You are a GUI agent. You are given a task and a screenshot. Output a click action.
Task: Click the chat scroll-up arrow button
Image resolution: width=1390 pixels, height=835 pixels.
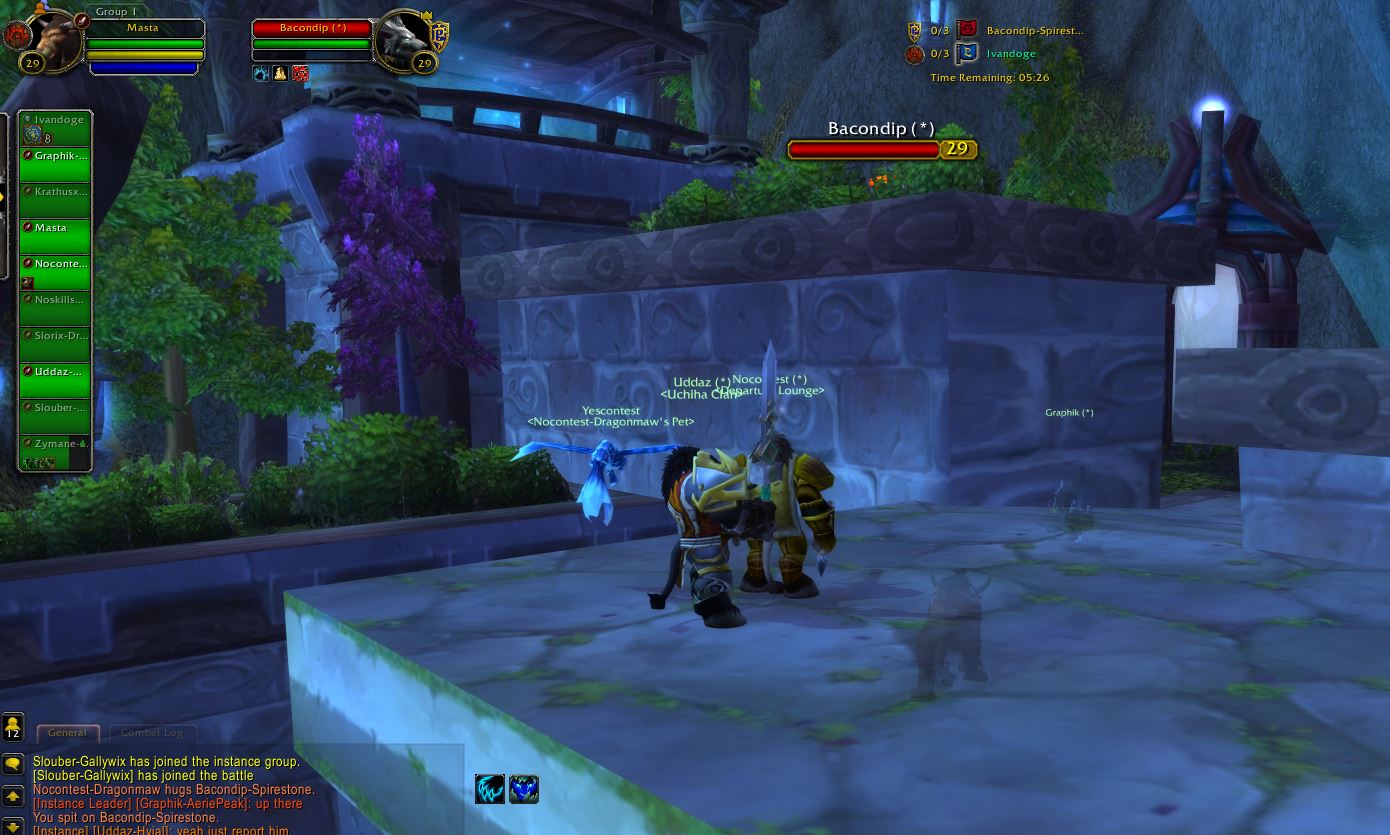13,797
